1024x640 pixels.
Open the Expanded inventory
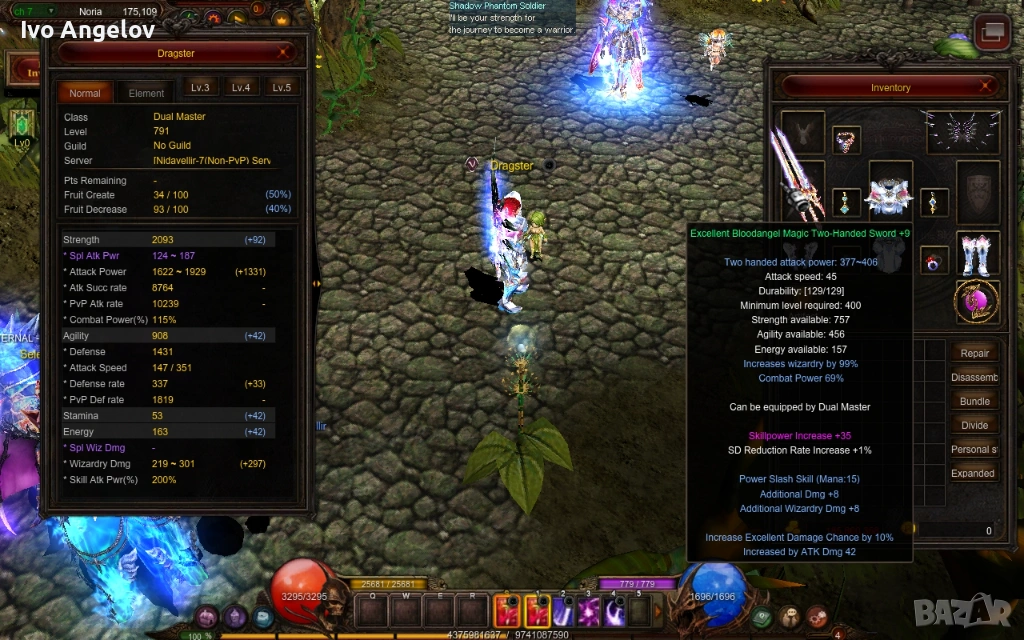coord(974,473)
